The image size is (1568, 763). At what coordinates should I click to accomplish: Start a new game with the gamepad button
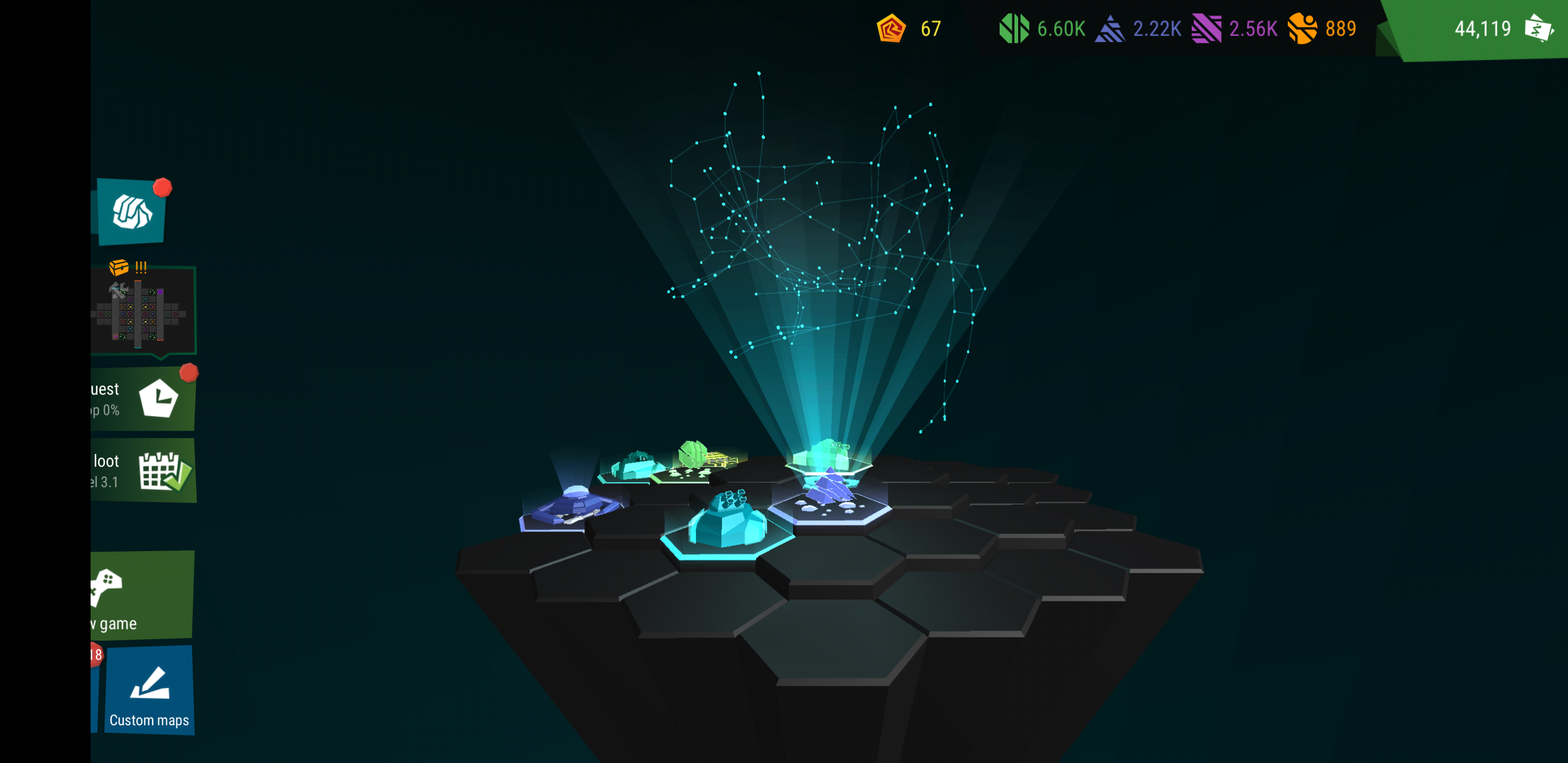tap(141, 596)
